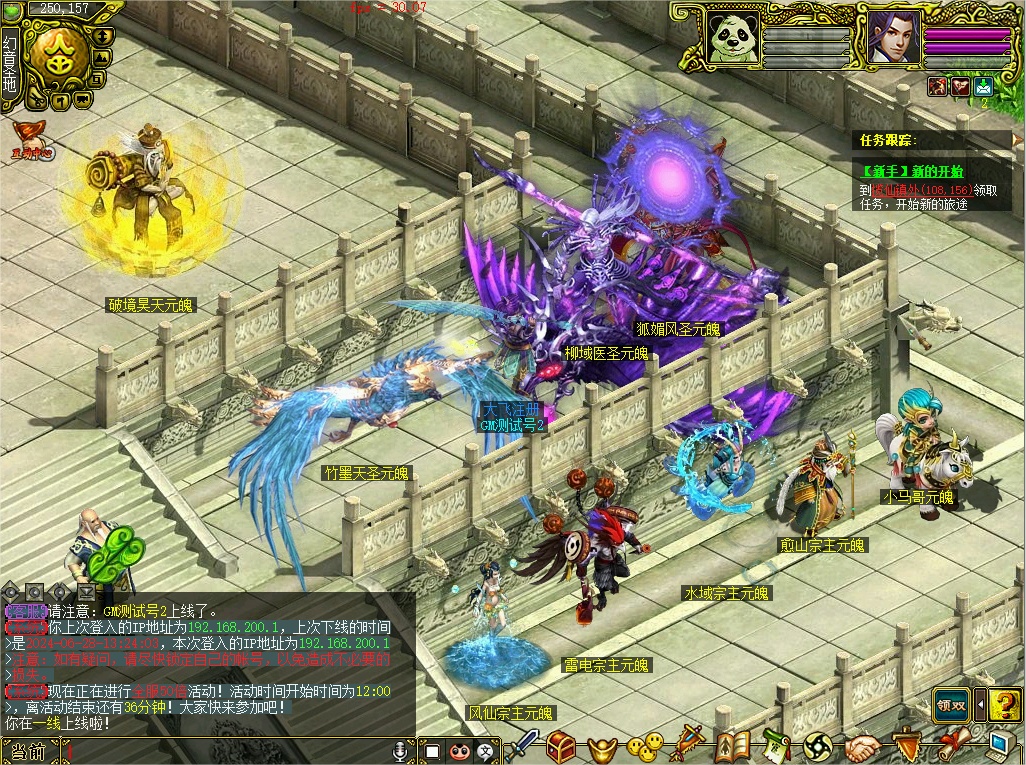Toggle the microphone voice button
1026x765 pixels.
click(x=401, y=750)
